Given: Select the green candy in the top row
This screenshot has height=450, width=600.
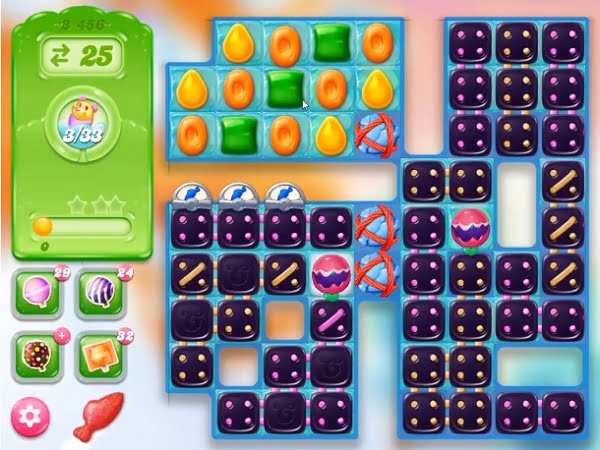Looking at the screenshot, I should (x=329, y=42).
